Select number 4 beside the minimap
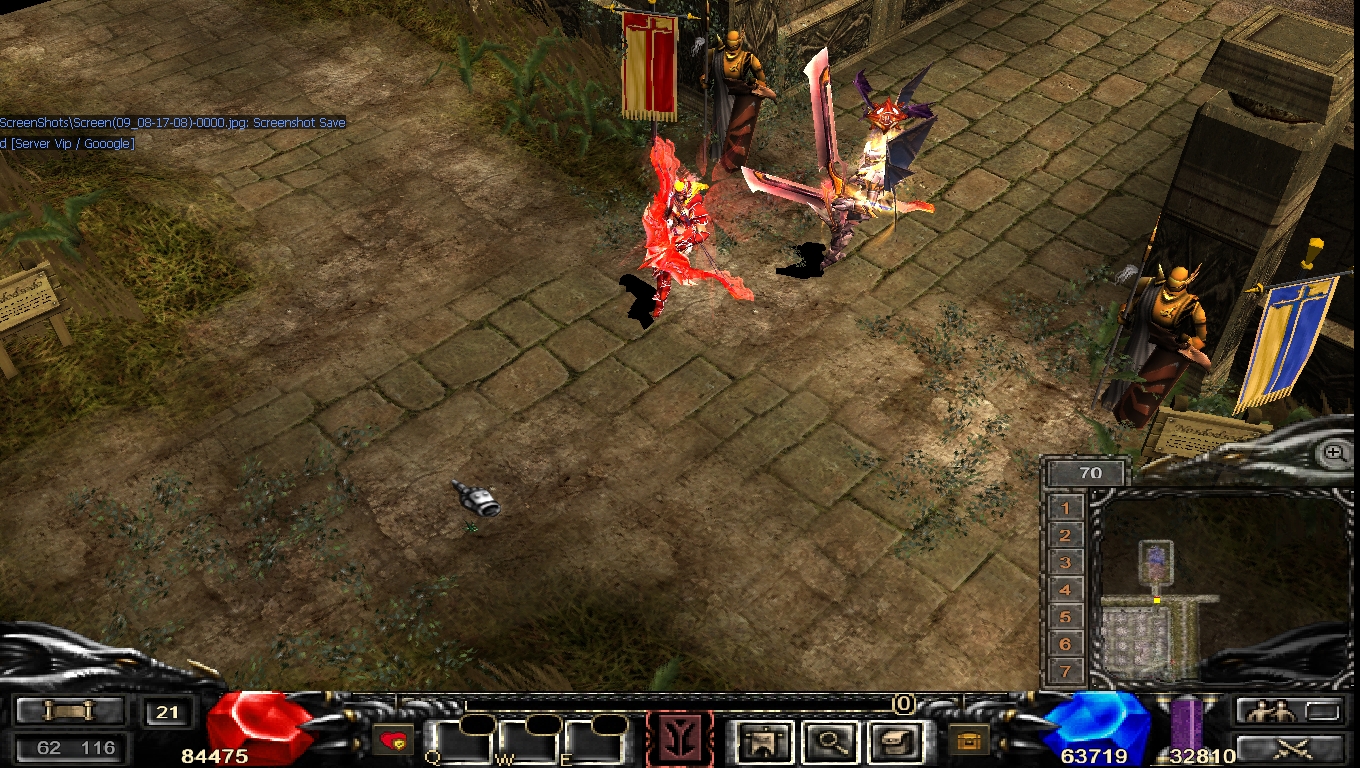This screenshot has width=1360, height=768. point(1065,590)
